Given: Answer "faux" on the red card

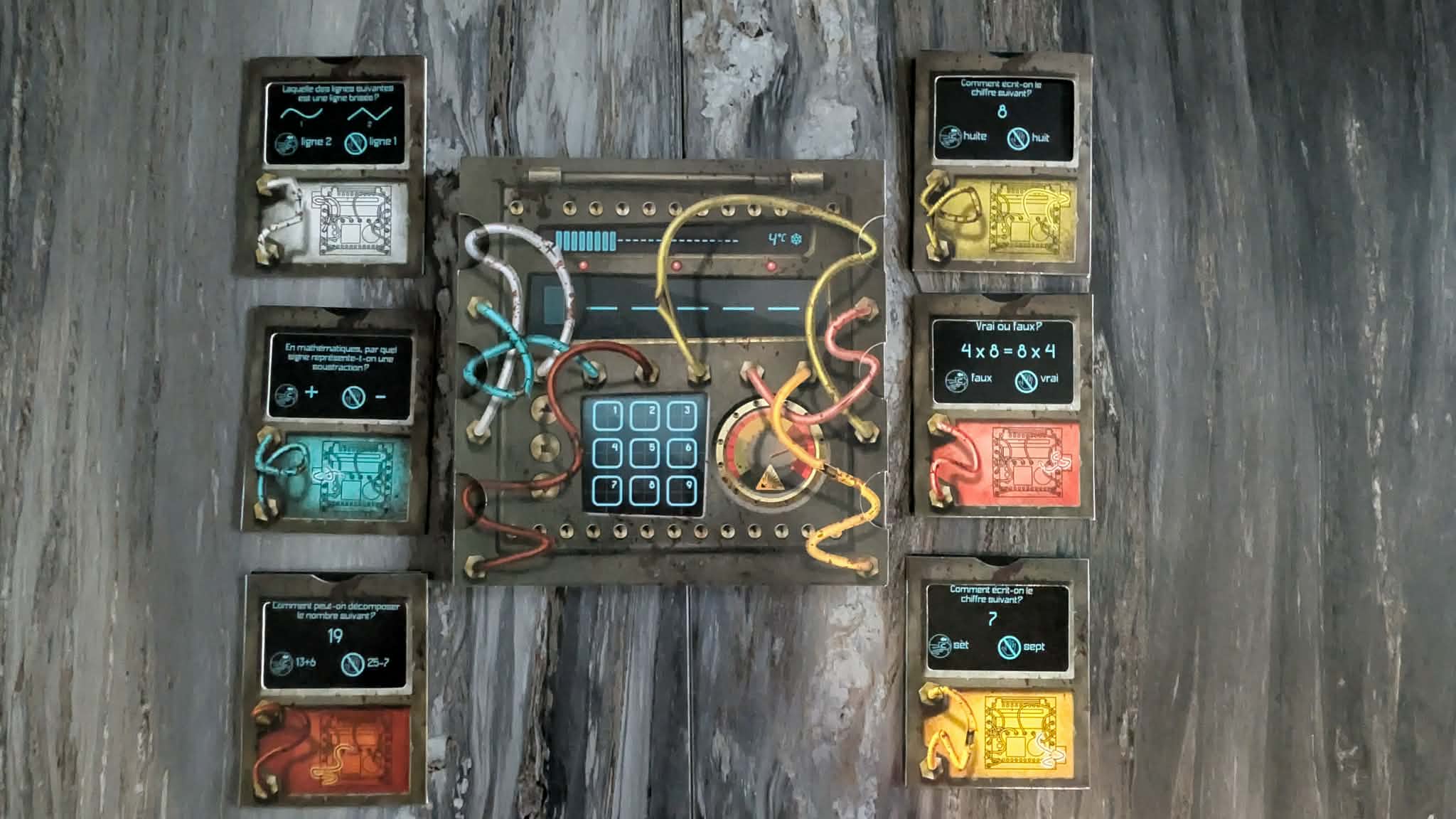Looking at the screenshot, I should pos(970,379).
